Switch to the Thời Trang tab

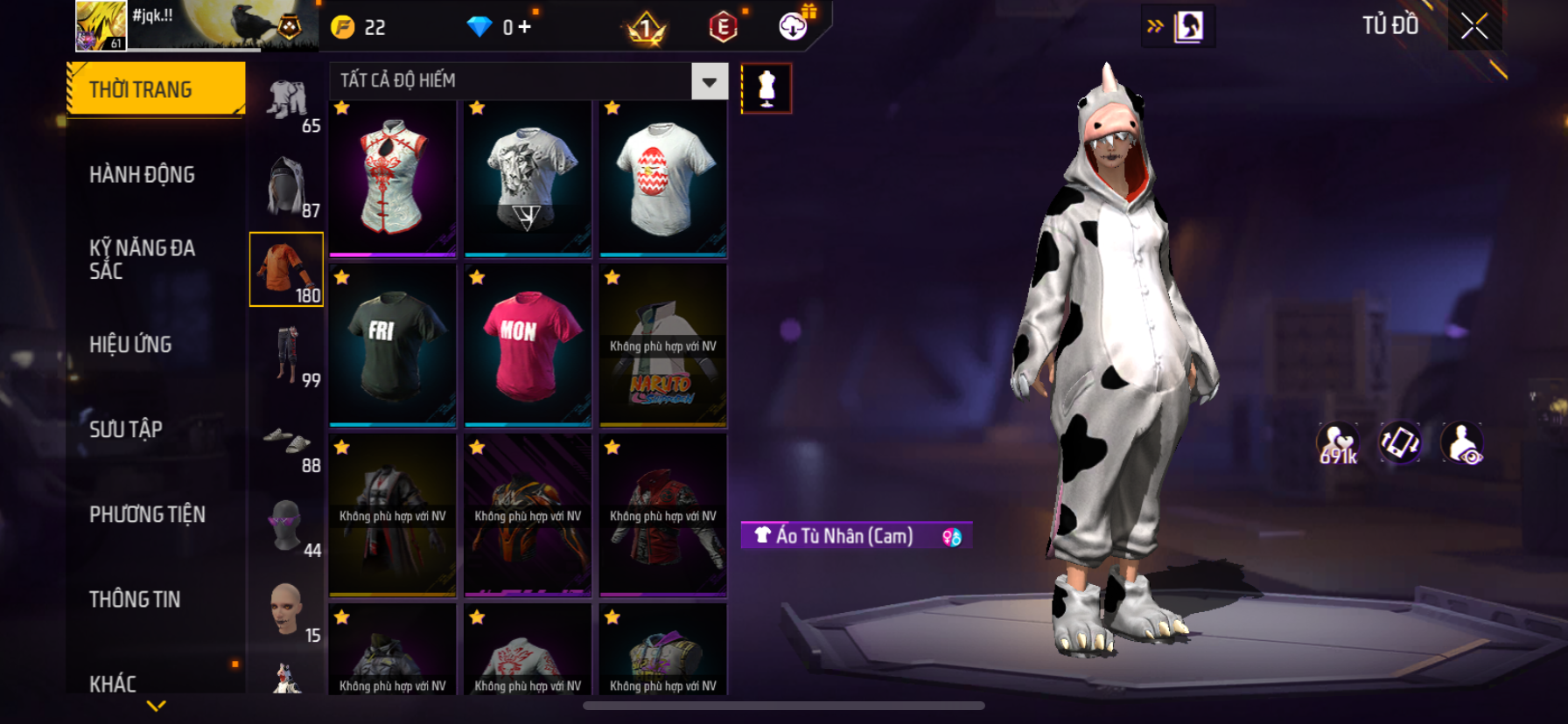156,89
